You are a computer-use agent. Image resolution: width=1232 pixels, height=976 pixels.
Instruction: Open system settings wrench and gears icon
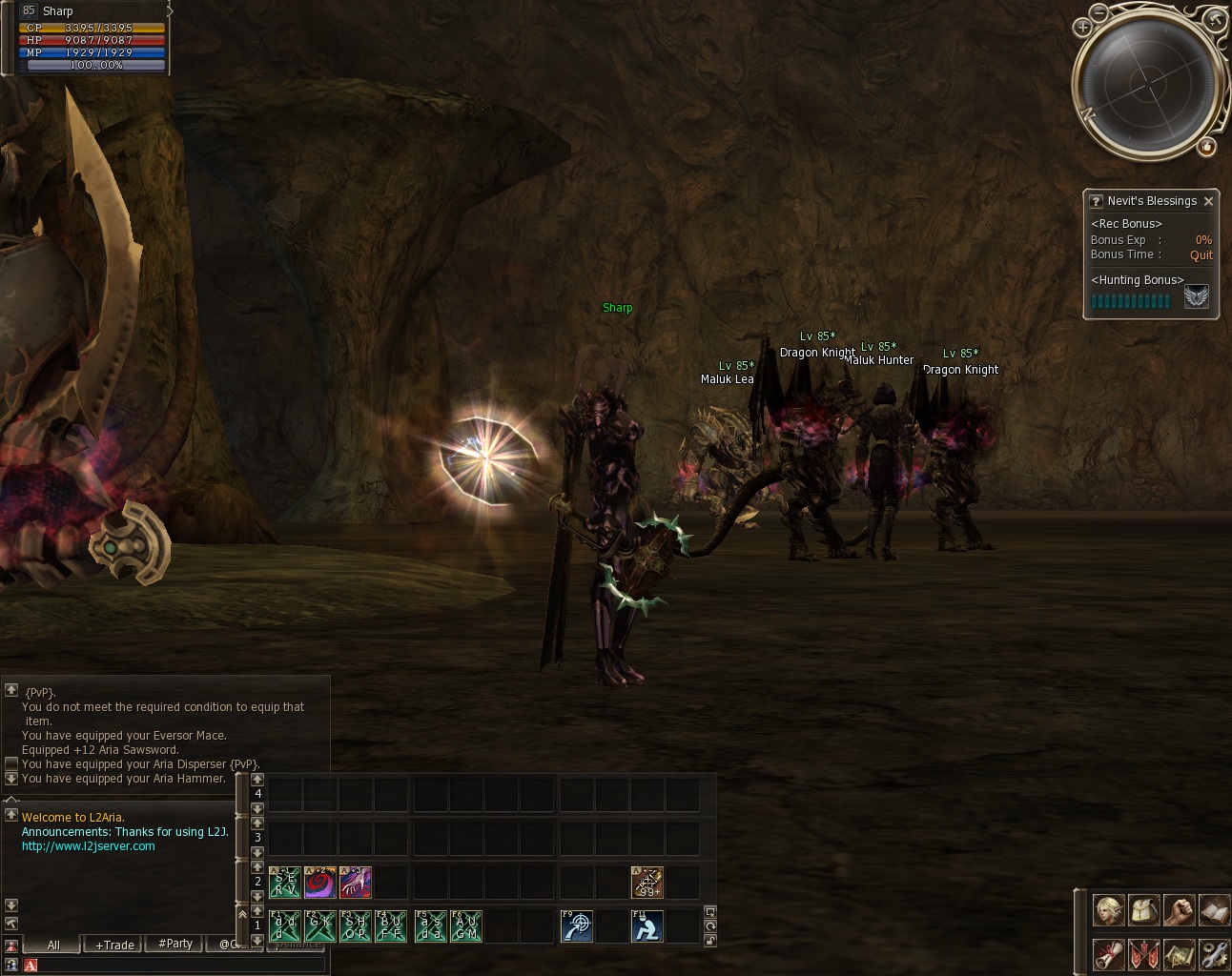pyautogui.click(x=1214, y=953)
